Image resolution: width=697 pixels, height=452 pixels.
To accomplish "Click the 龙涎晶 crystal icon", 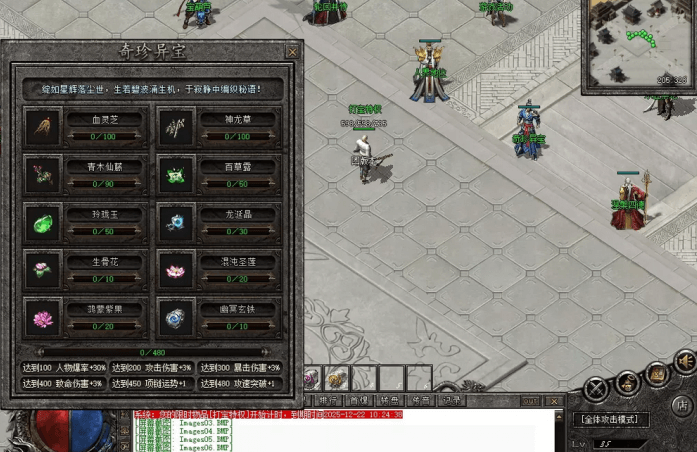I will pos(175,222).
